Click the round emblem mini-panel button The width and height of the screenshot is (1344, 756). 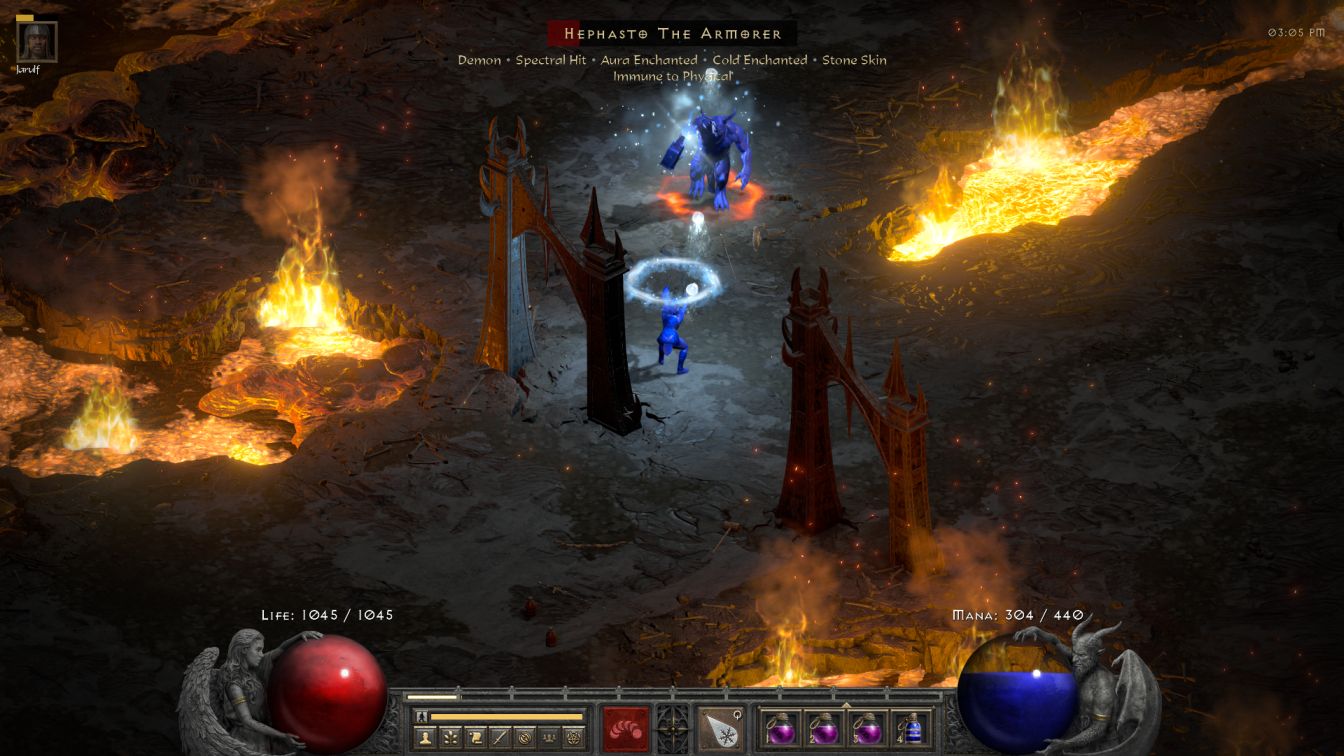[x=523, y=738]
